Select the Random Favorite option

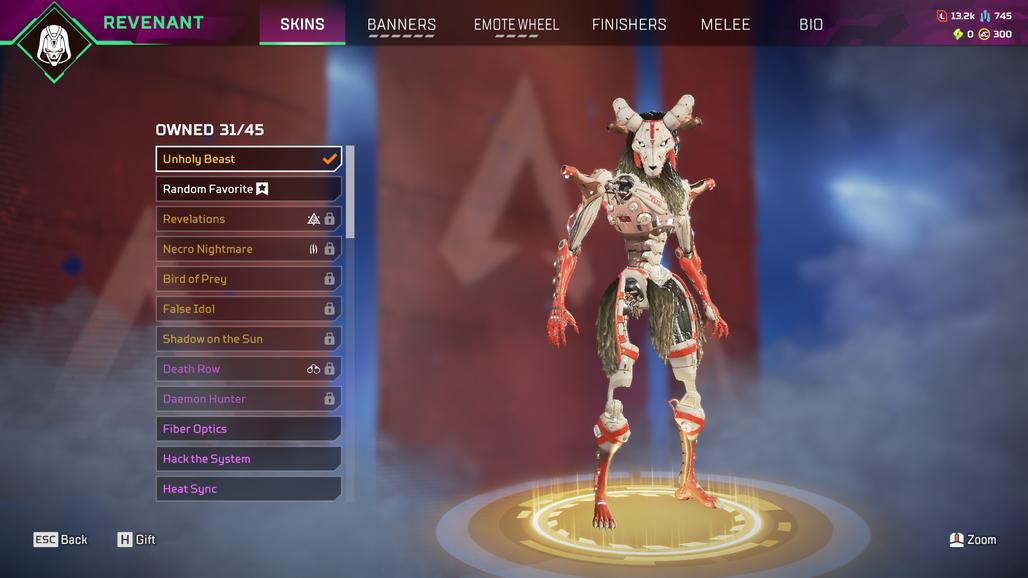point(248,189)
